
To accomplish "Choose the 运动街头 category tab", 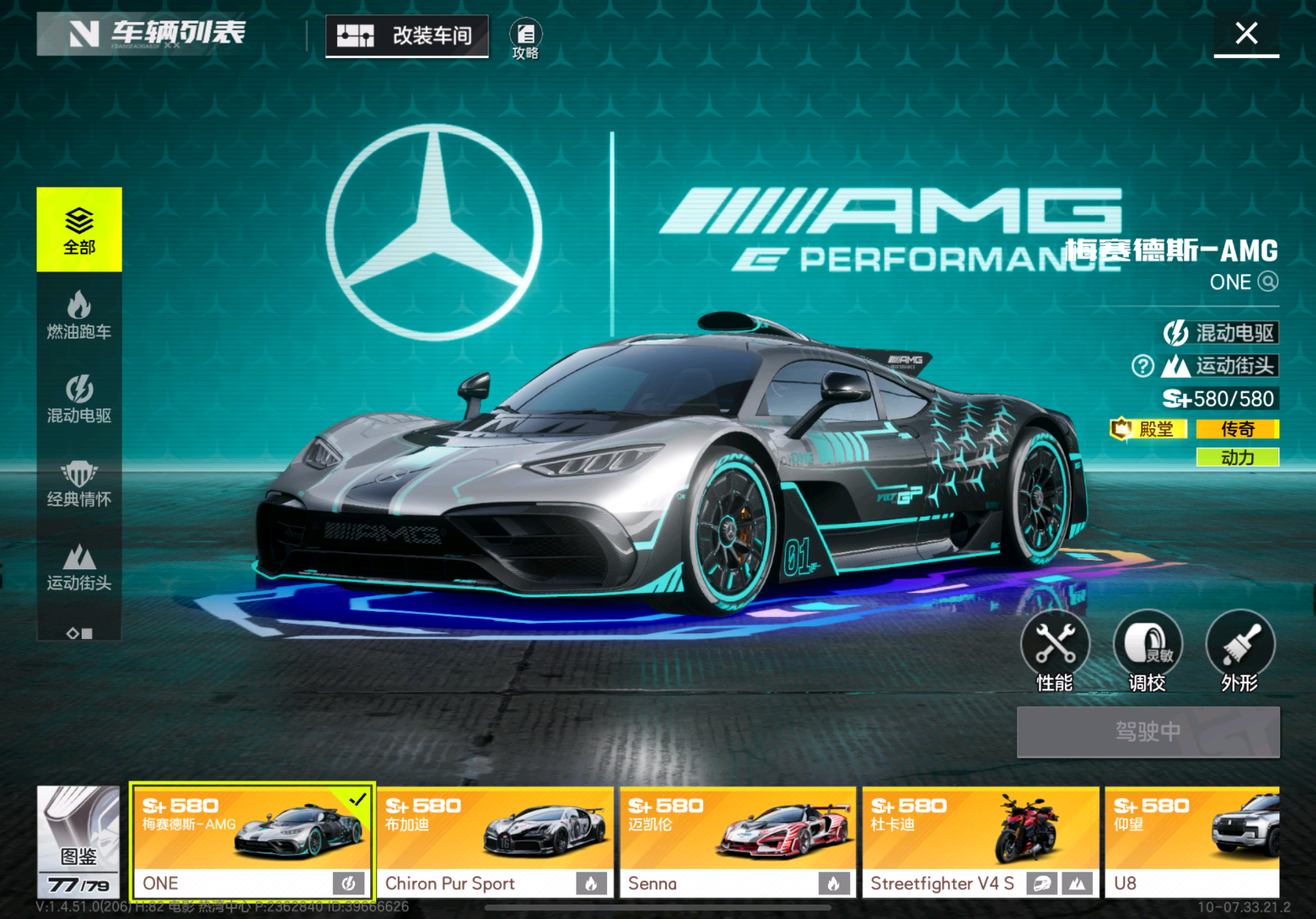I will pyautogui.click(x=79, y=567).
